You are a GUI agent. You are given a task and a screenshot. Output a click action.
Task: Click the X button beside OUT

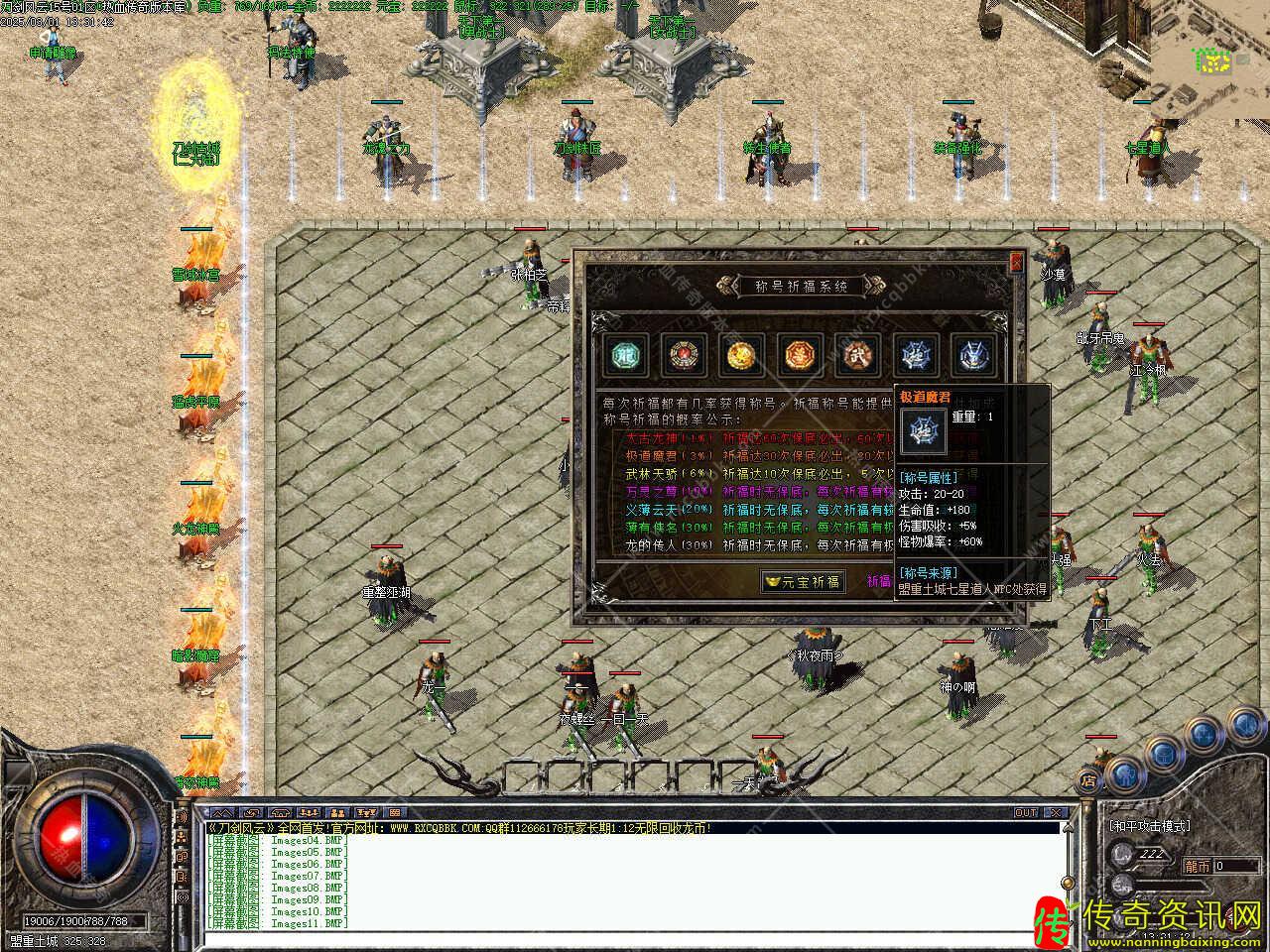(x=1056, y=812)
